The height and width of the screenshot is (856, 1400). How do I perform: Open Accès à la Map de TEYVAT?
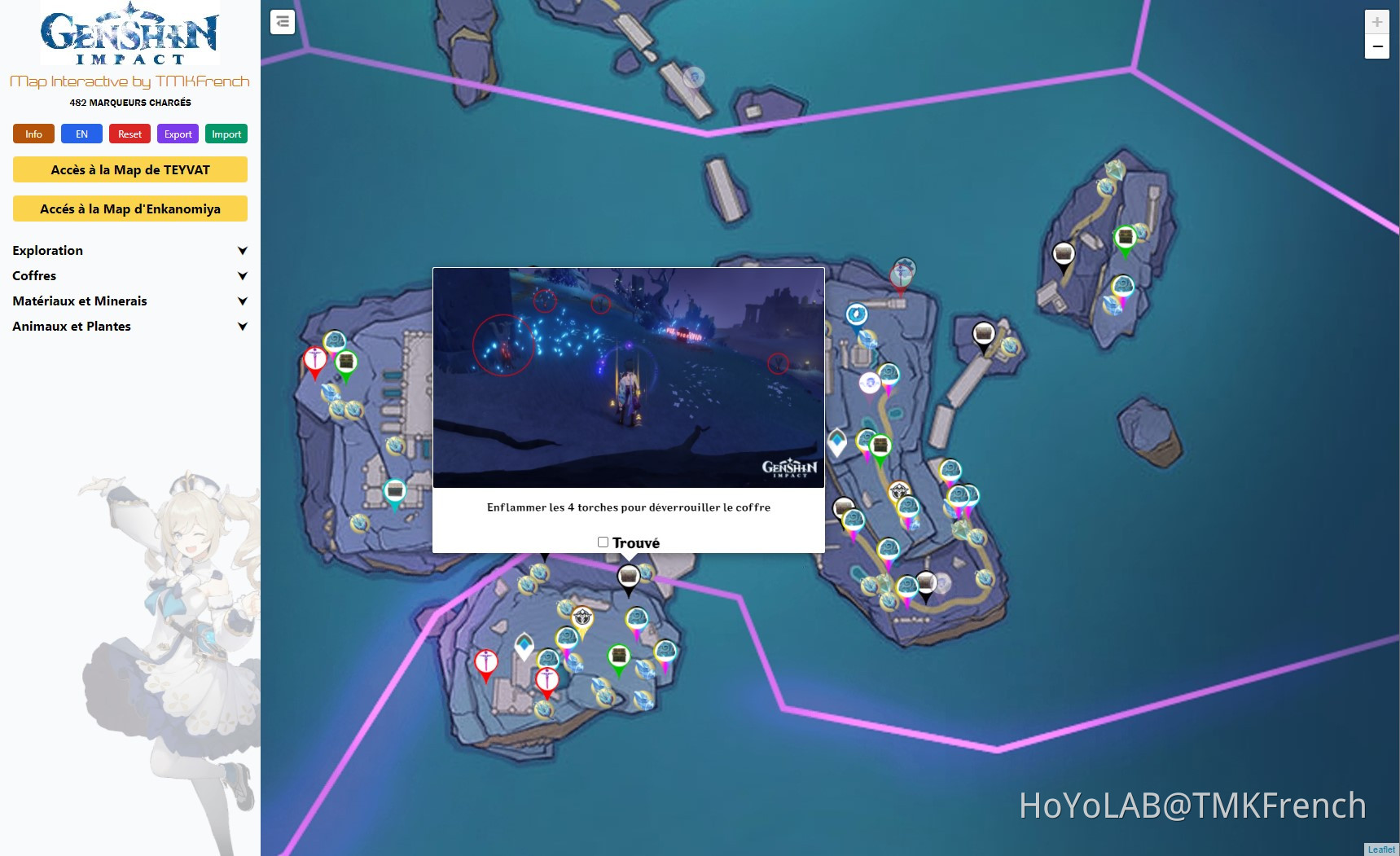[129, 169]
